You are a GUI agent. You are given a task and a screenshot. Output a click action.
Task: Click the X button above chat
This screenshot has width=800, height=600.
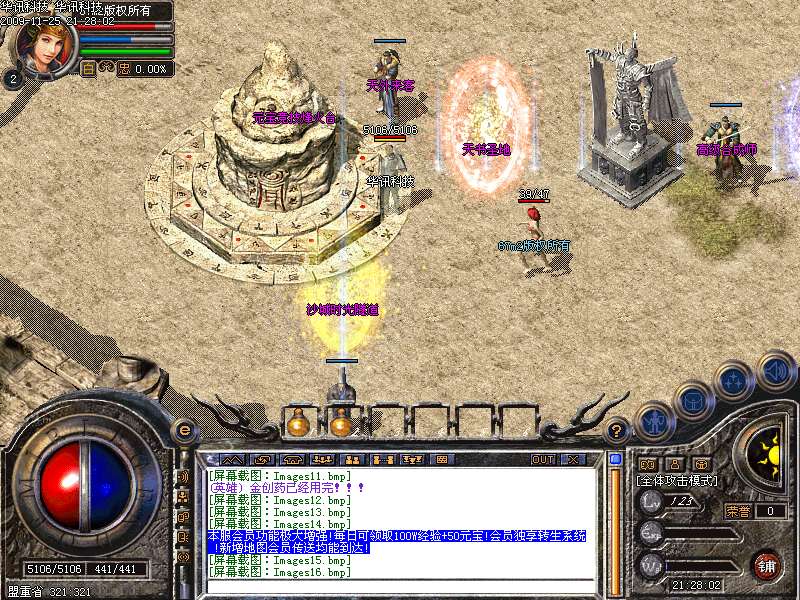pos(573,459)
